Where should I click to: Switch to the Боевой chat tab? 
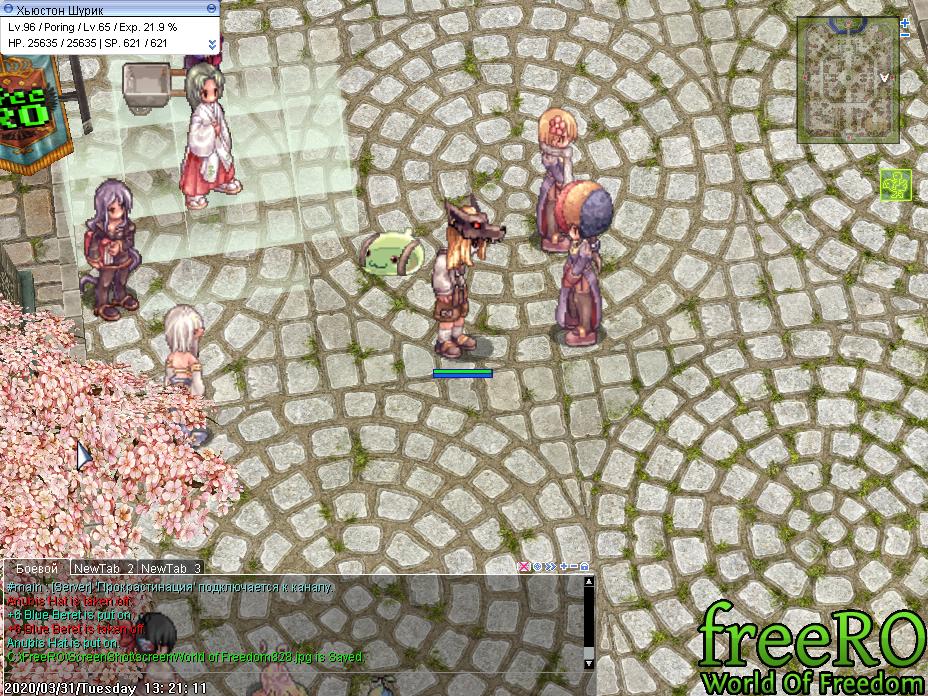click(x=37, y=568)
